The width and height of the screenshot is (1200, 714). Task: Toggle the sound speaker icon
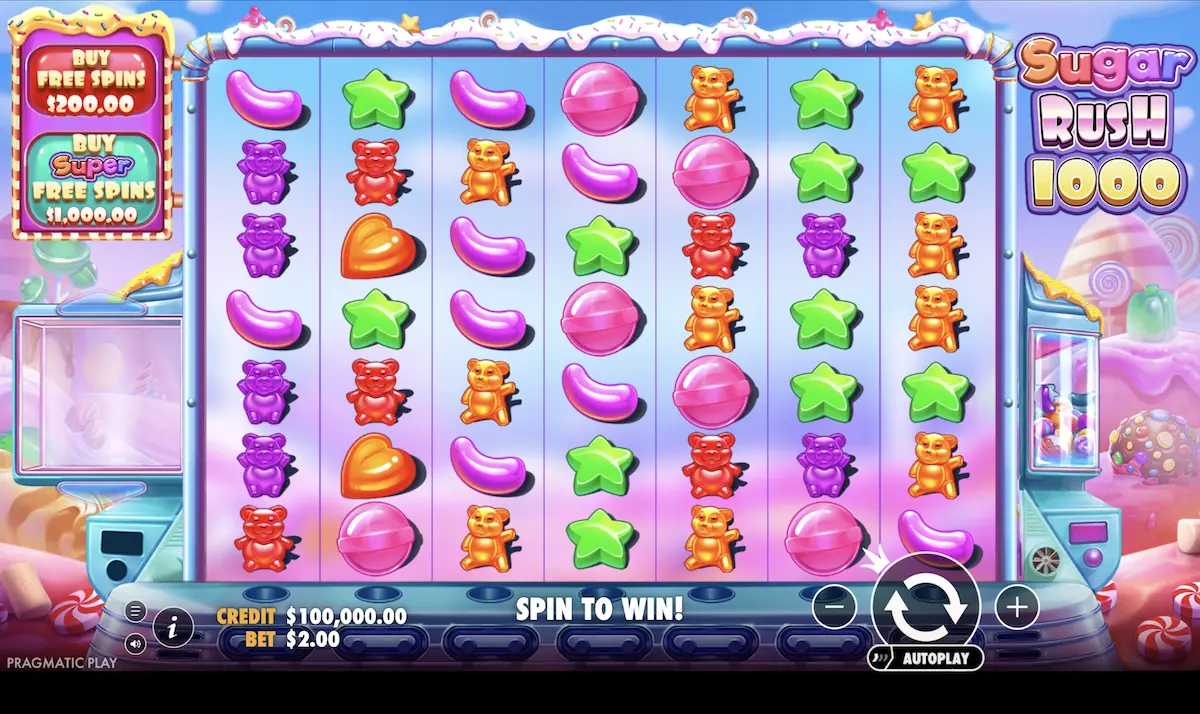[136, 644]
